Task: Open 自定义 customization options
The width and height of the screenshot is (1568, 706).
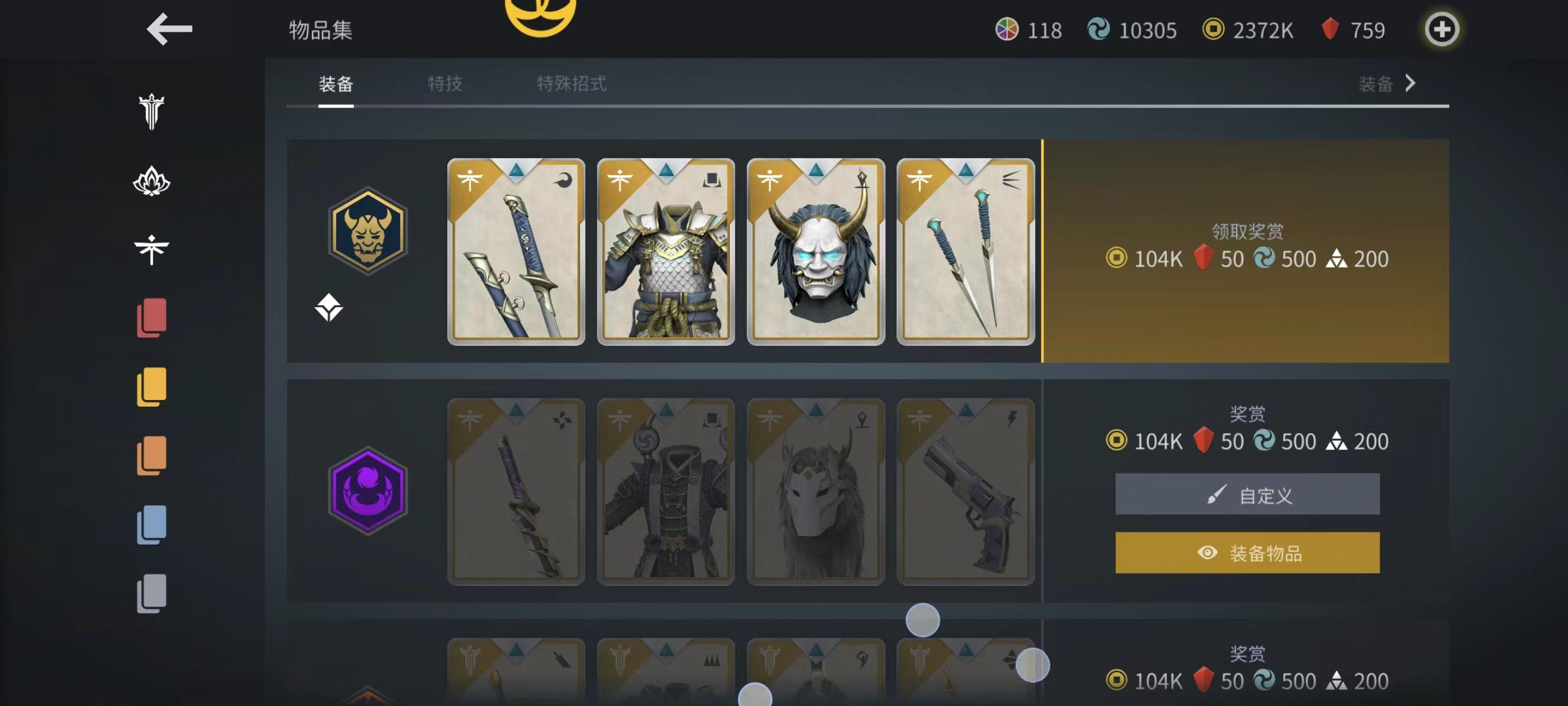Action: coord(1247,494)
